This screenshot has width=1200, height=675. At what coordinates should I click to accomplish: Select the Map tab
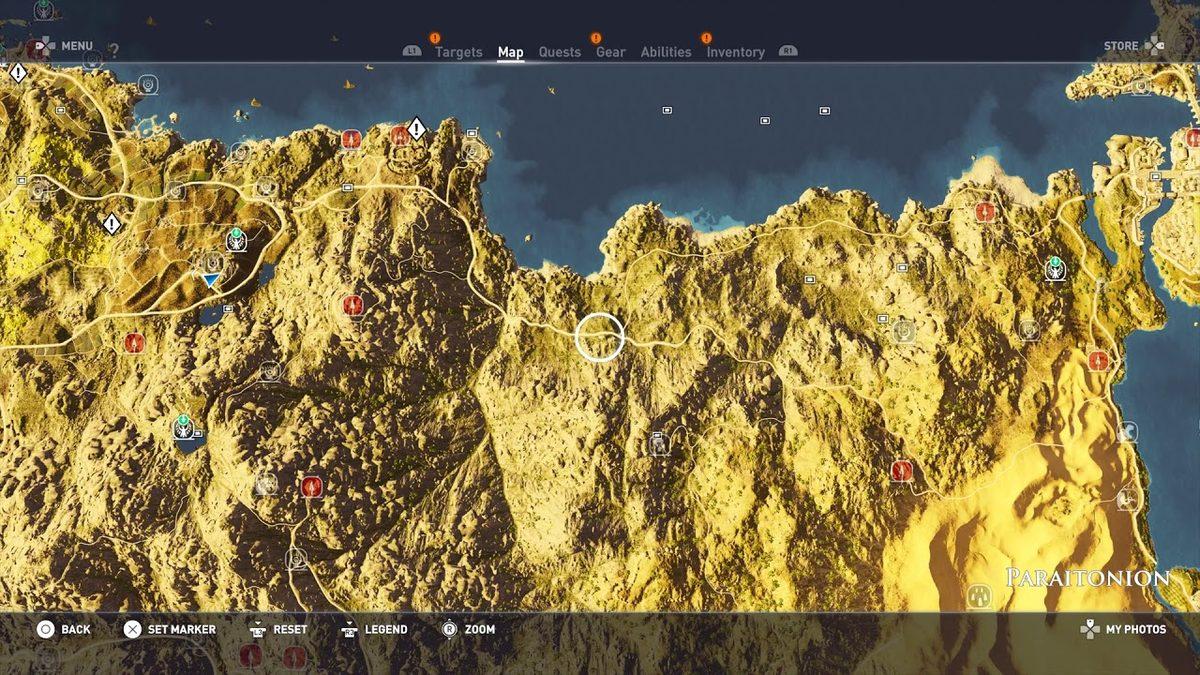click(510, 52)
